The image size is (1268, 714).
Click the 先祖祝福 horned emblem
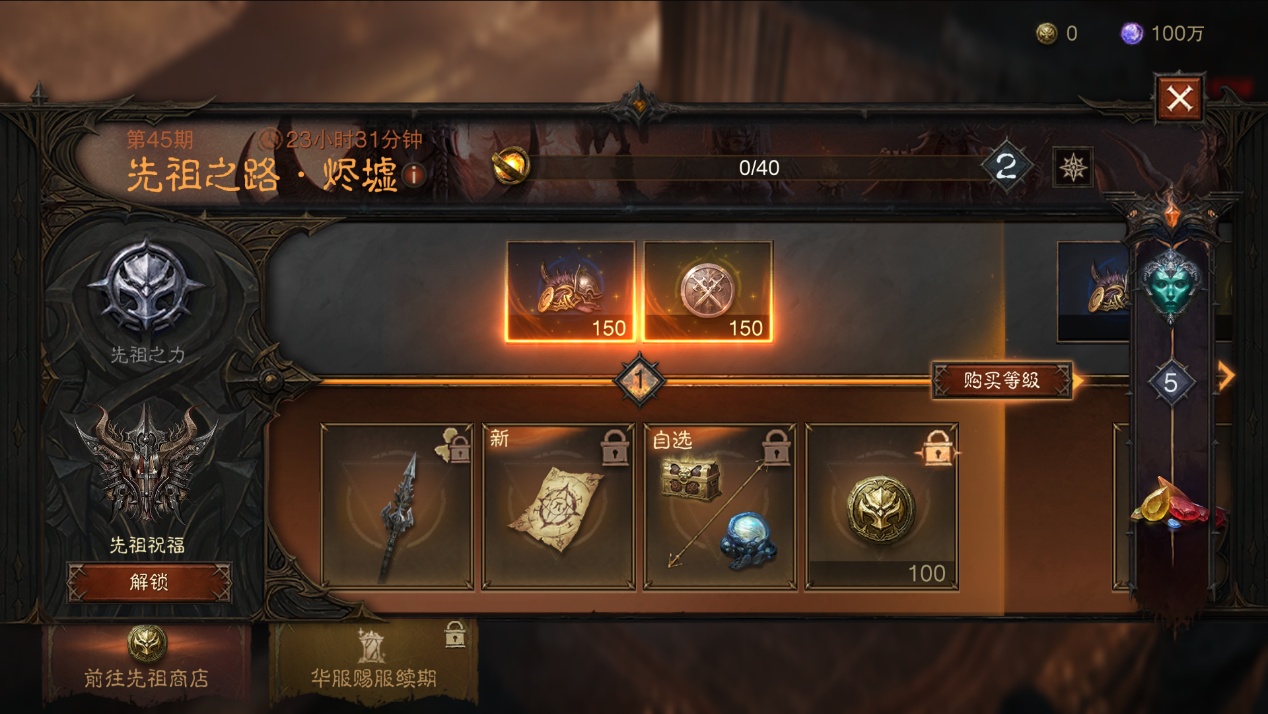[x=148, y=462]
